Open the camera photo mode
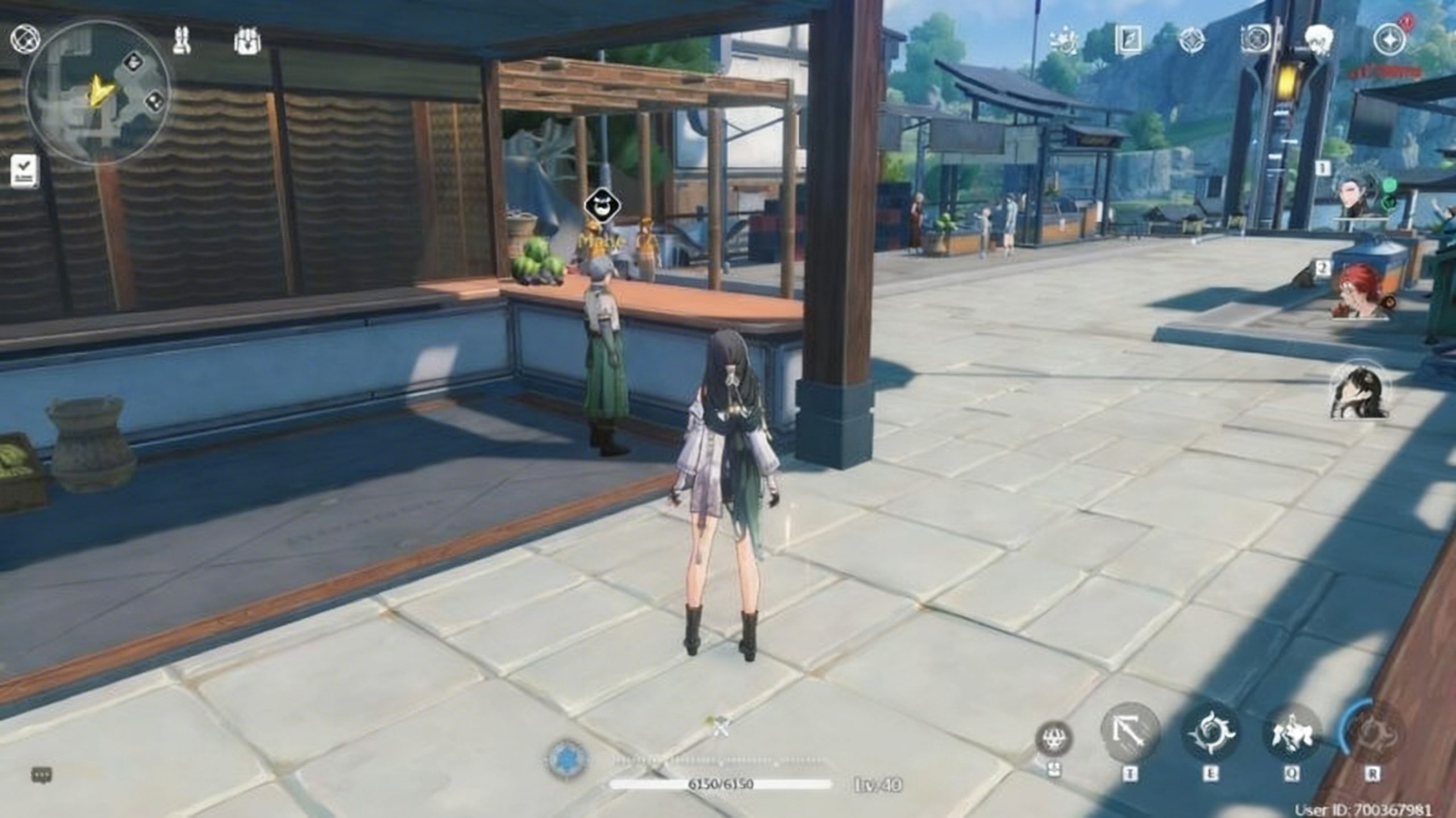 pyautogui.click(x=1255, y=40)
